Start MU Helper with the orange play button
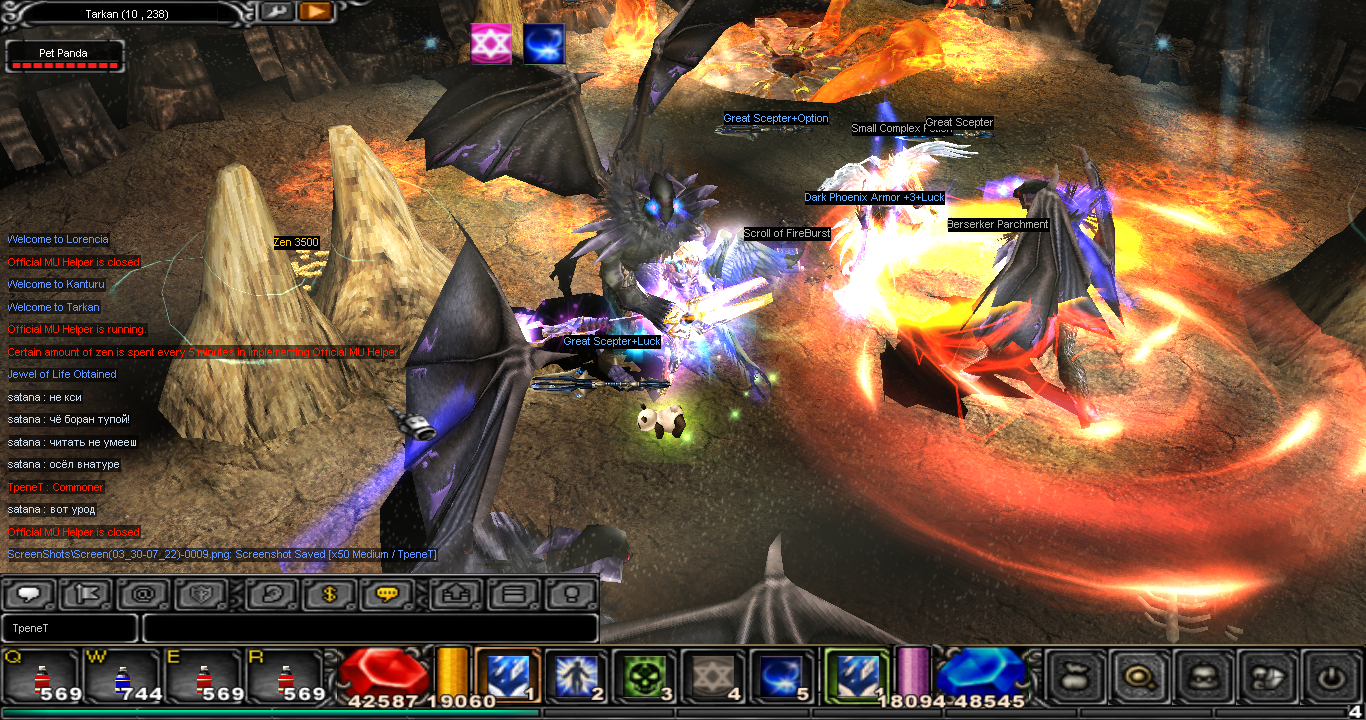1366x720 pixels. tap(314, 12)
